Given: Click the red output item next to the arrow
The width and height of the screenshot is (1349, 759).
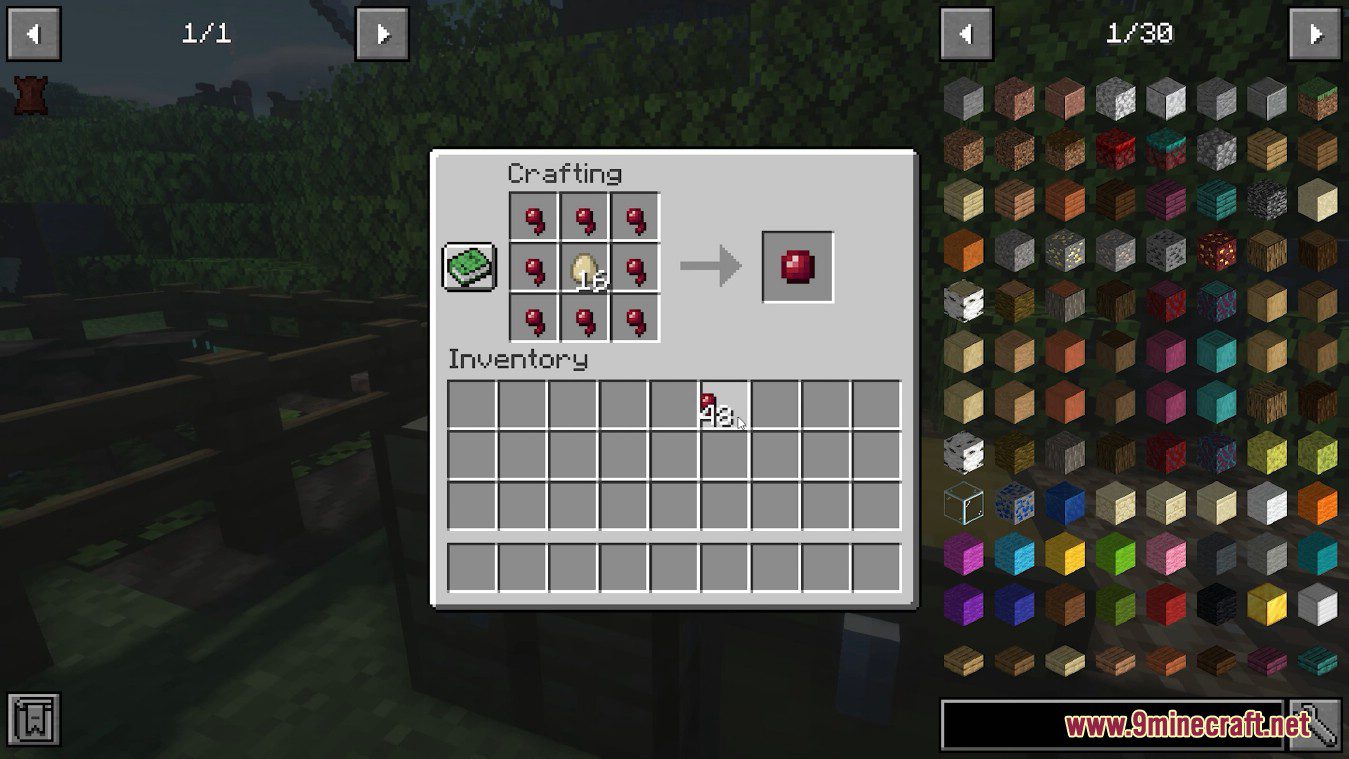Looking at the screenshot, I should 797,265.
